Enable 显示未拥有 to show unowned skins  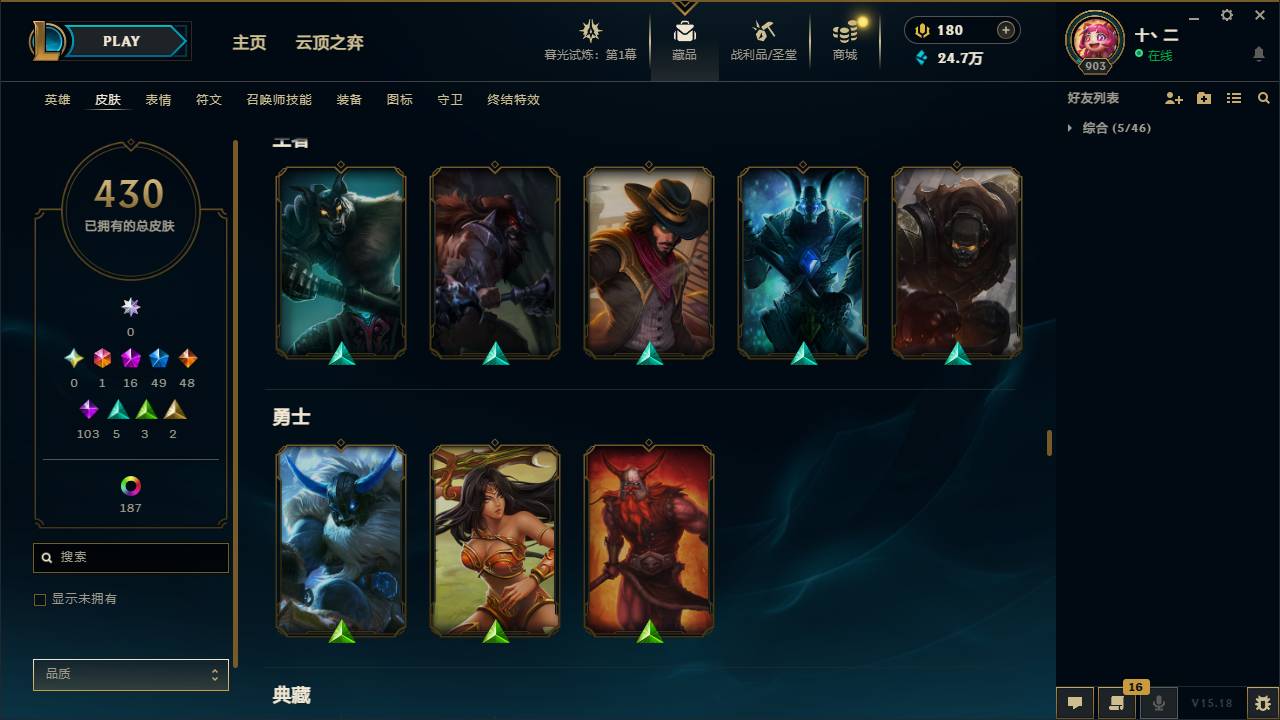tap(40, 599)
